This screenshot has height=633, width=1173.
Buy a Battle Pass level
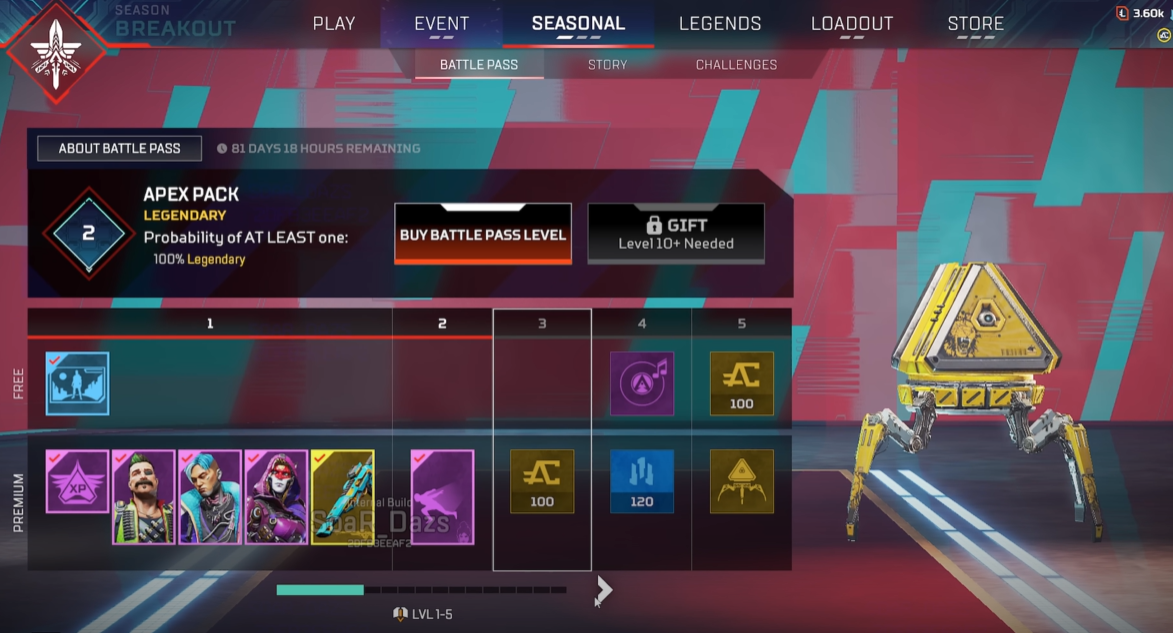[483, 234]
